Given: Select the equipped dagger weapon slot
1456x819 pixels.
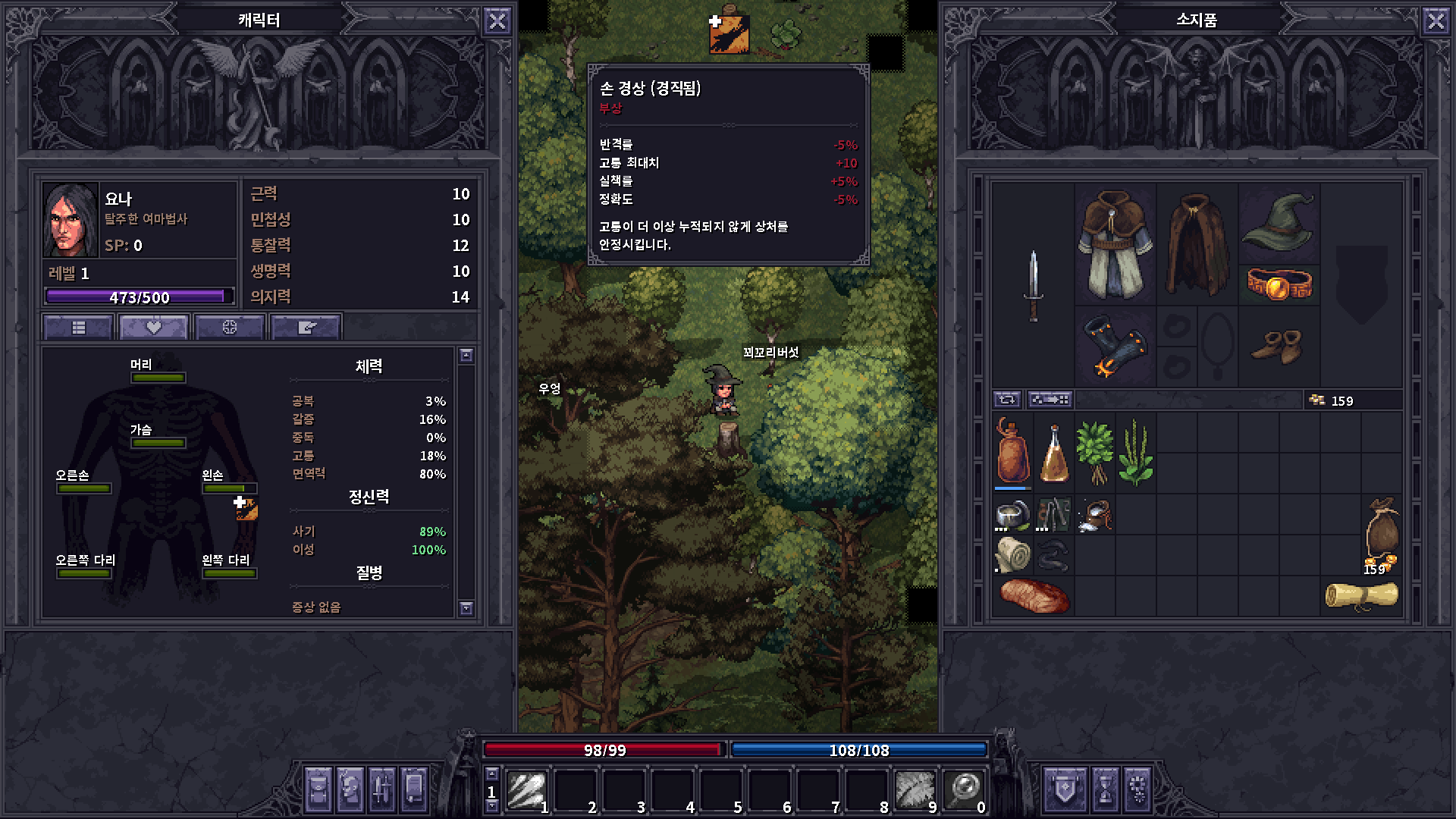Looking at the screenshot, I should [x=1033, y=285].
